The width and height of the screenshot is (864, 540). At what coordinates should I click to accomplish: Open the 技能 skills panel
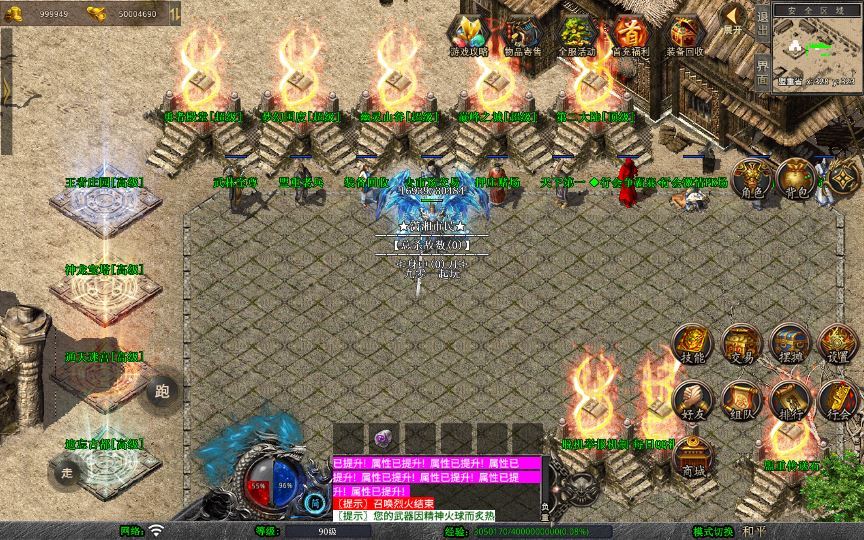coord(692,345)
